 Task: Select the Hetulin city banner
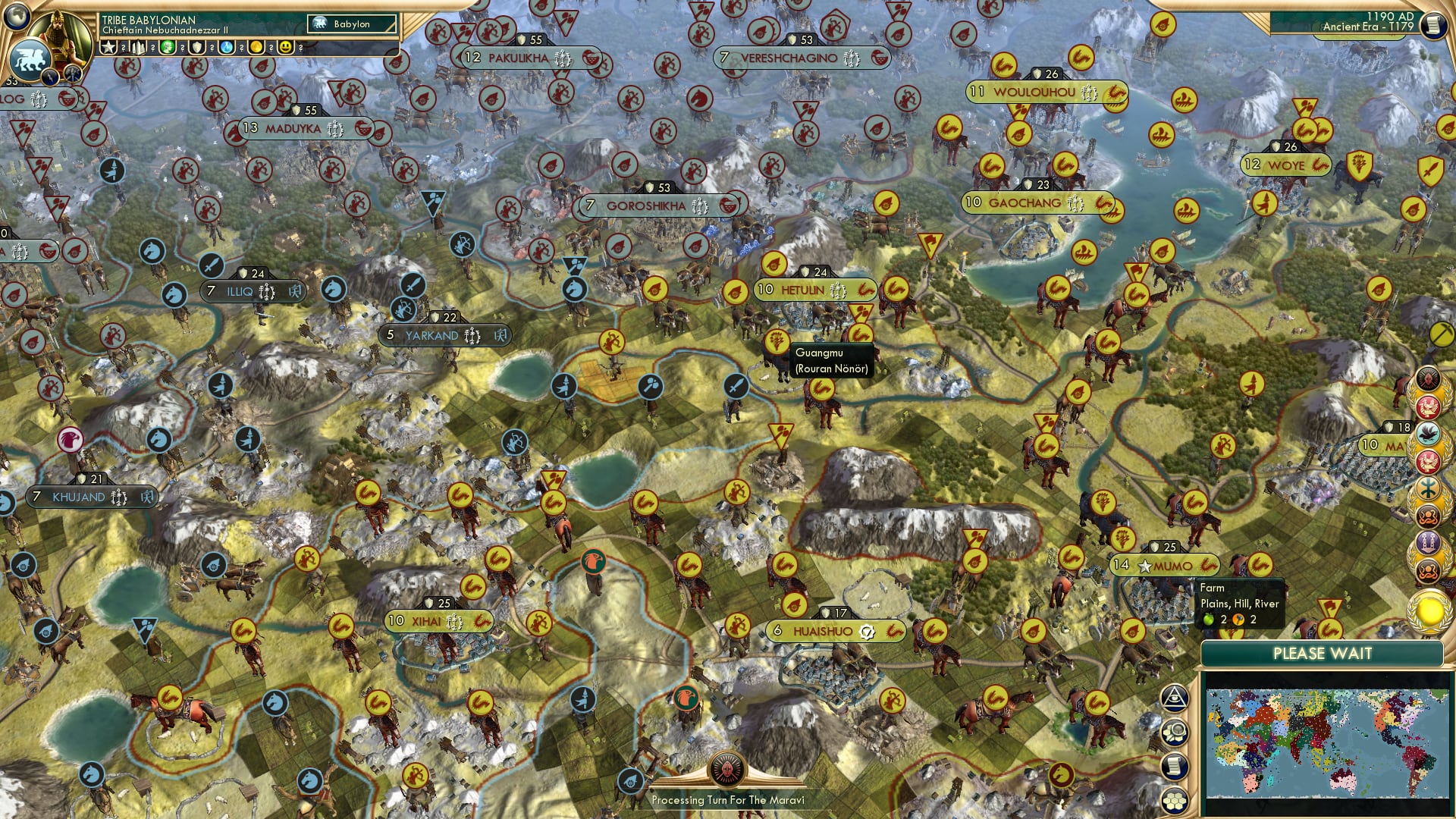[x=814, y=289]
